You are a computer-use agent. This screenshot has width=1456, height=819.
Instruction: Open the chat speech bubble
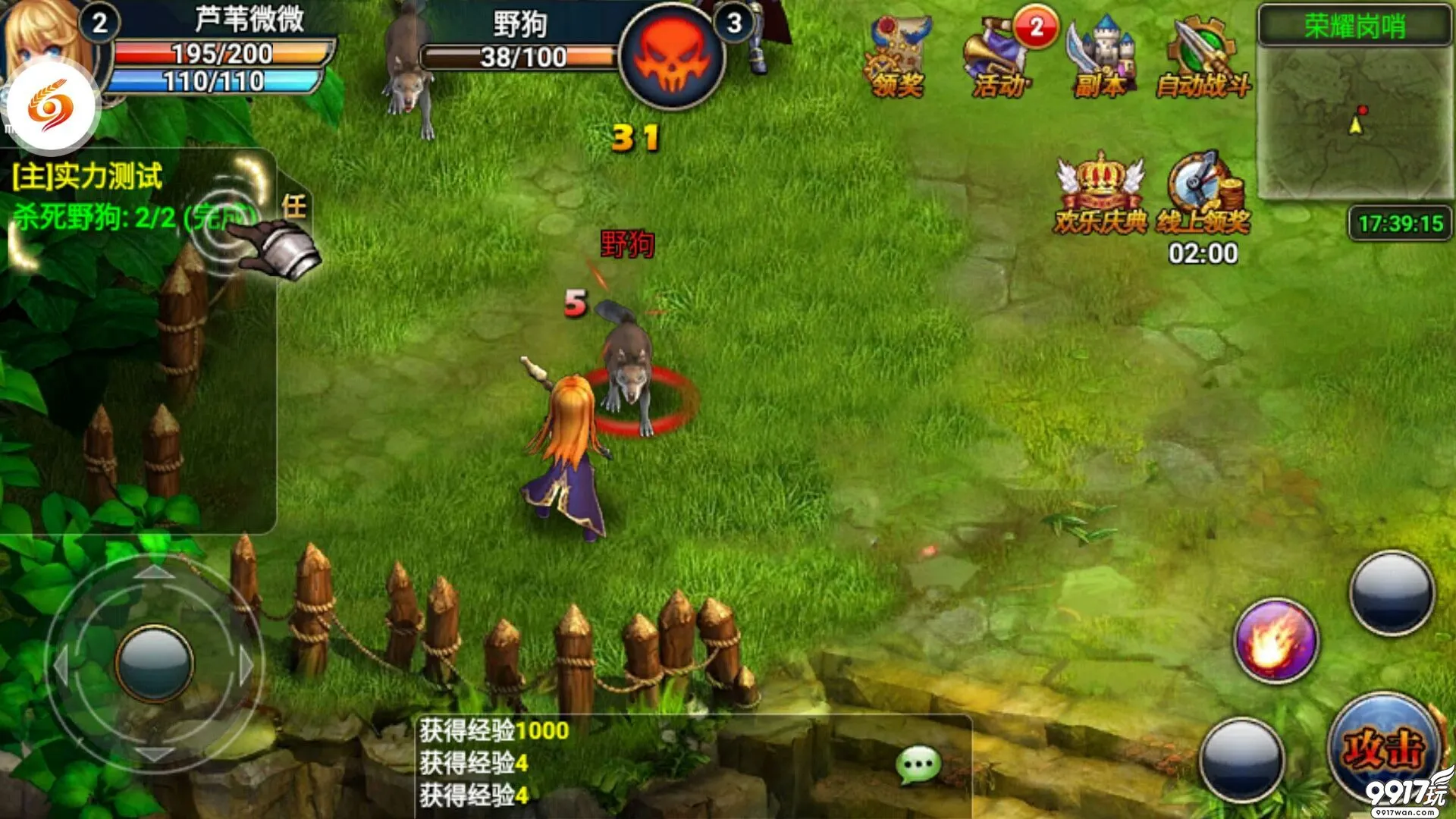pos(918,766)
